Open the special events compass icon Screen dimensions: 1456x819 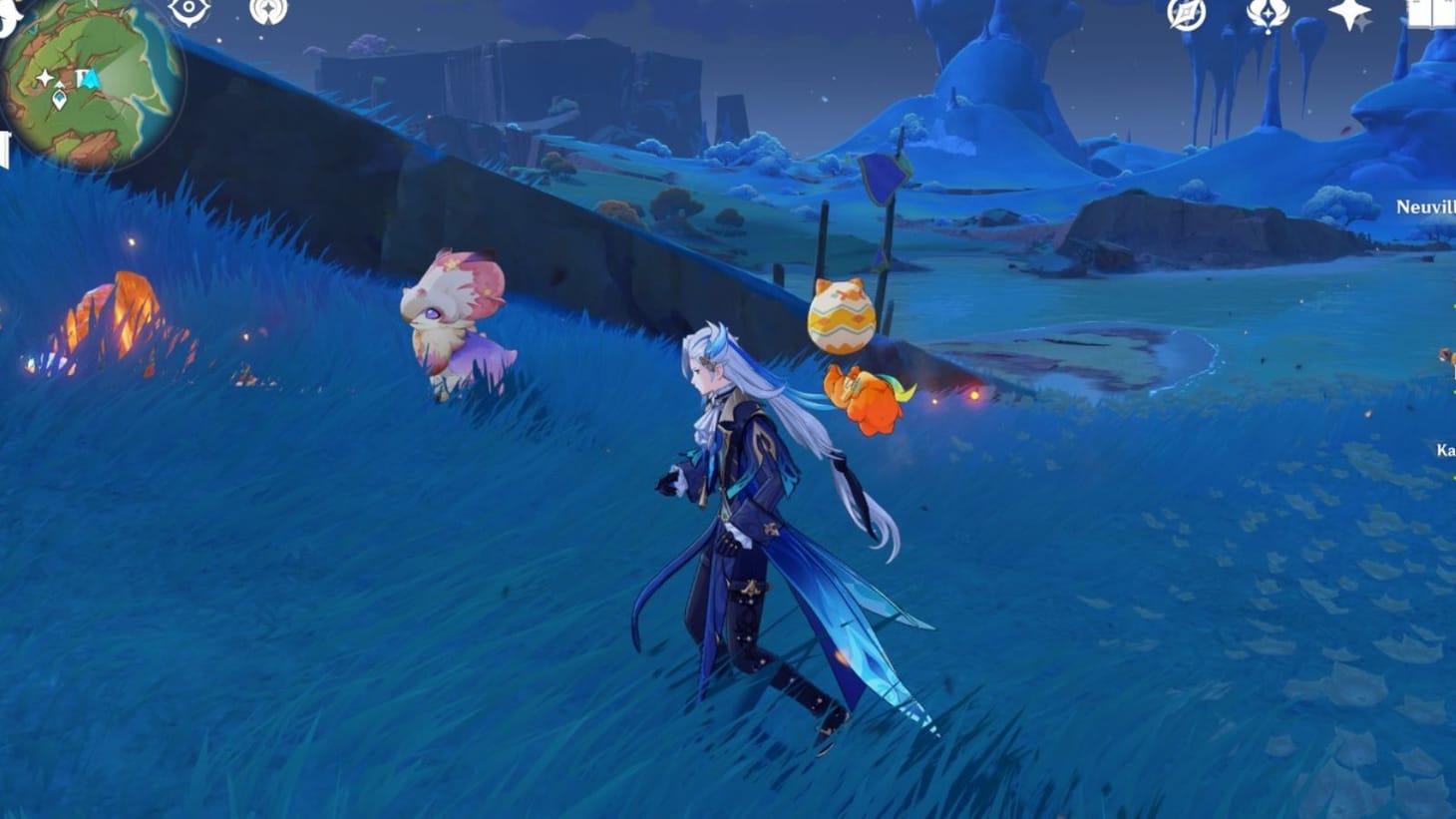pos(1186,15)
